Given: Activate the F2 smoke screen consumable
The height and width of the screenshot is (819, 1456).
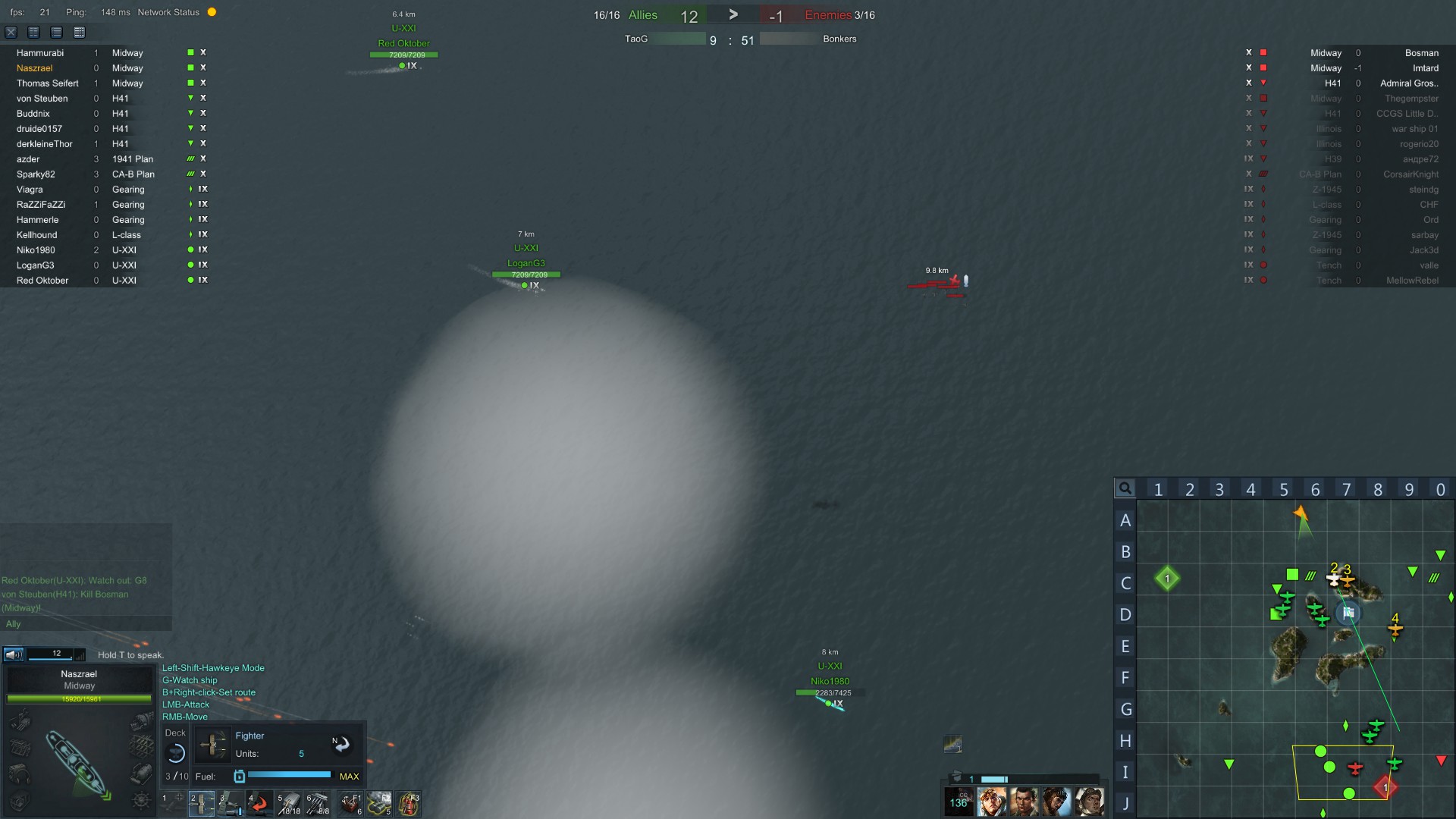Looking at the screenshot, I should [x=379, y=803].
